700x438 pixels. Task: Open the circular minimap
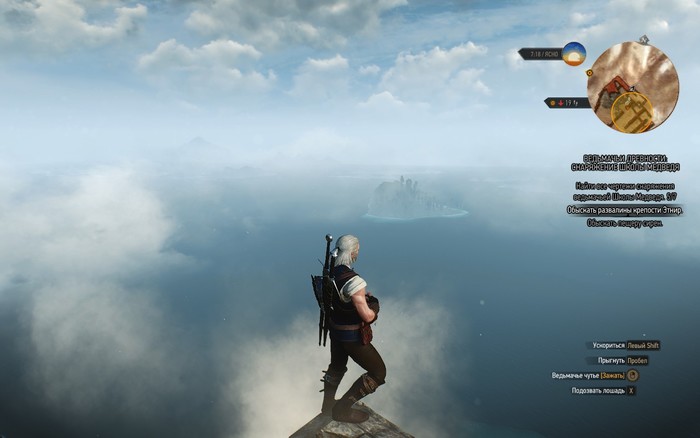pyautogui.click(x=633, y=86)
